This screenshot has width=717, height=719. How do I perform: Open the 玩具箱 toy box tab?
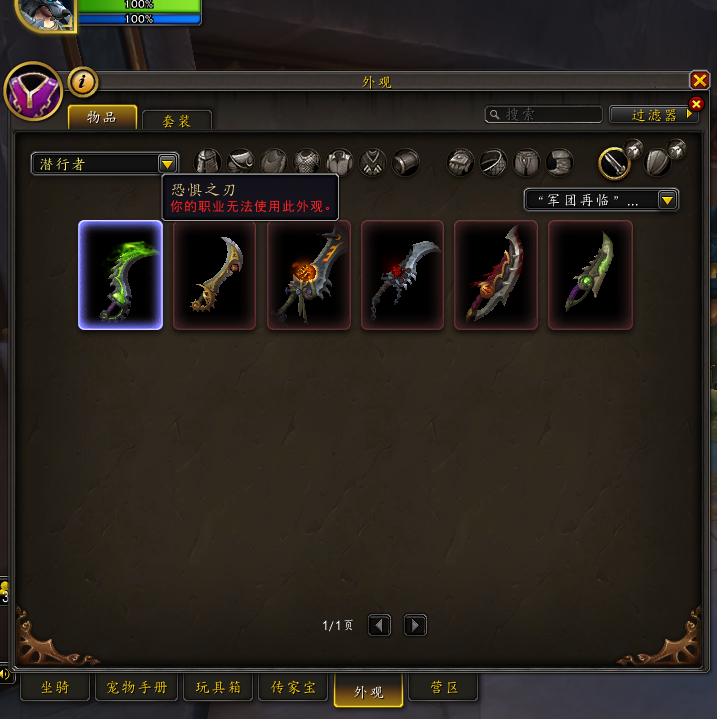click(x=218, y=688)
